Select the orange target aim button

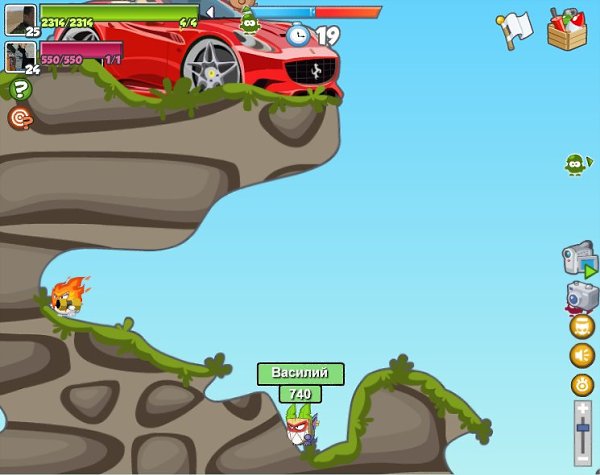pyautogui.click(x=19, y=118)
